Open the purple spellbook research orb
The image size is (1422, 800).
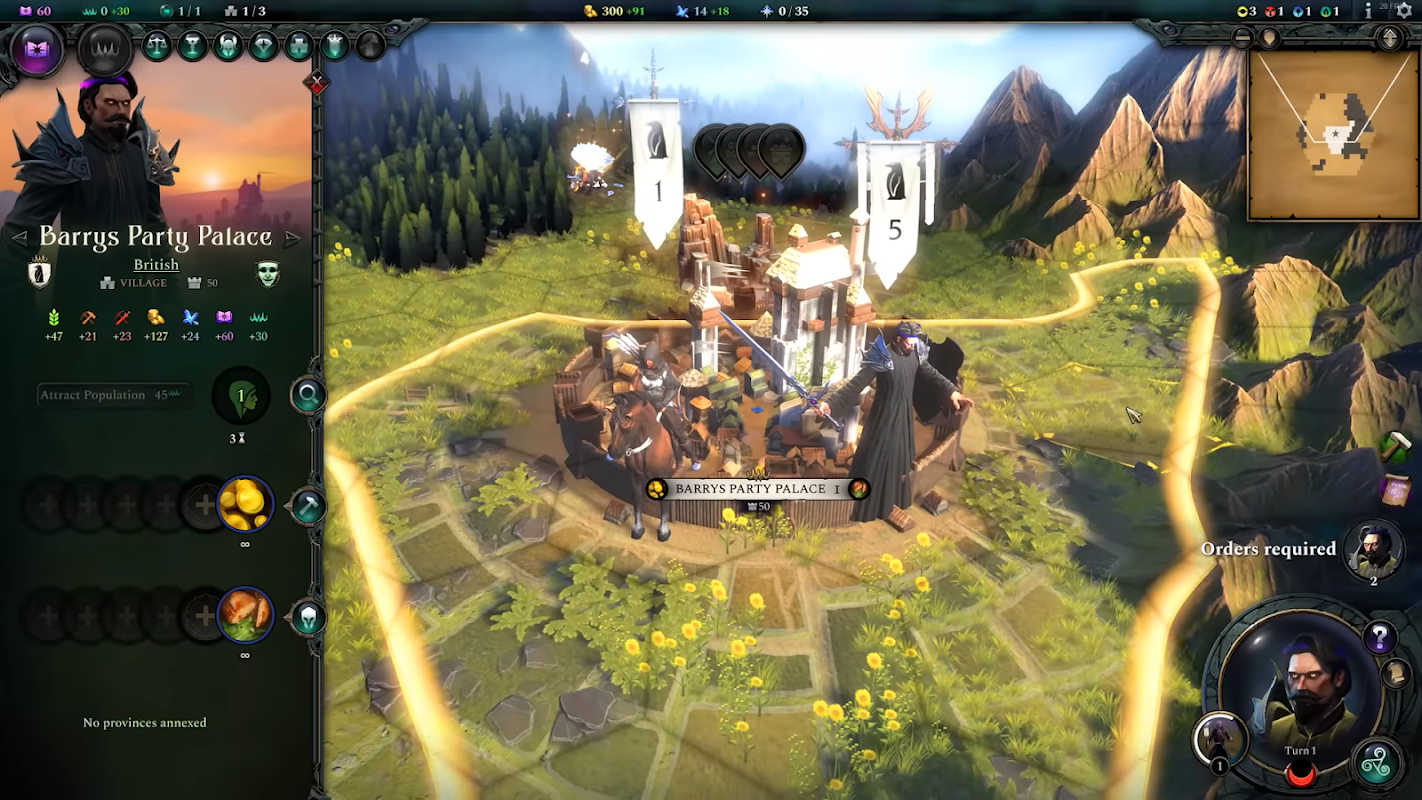[x=37, y=48]
